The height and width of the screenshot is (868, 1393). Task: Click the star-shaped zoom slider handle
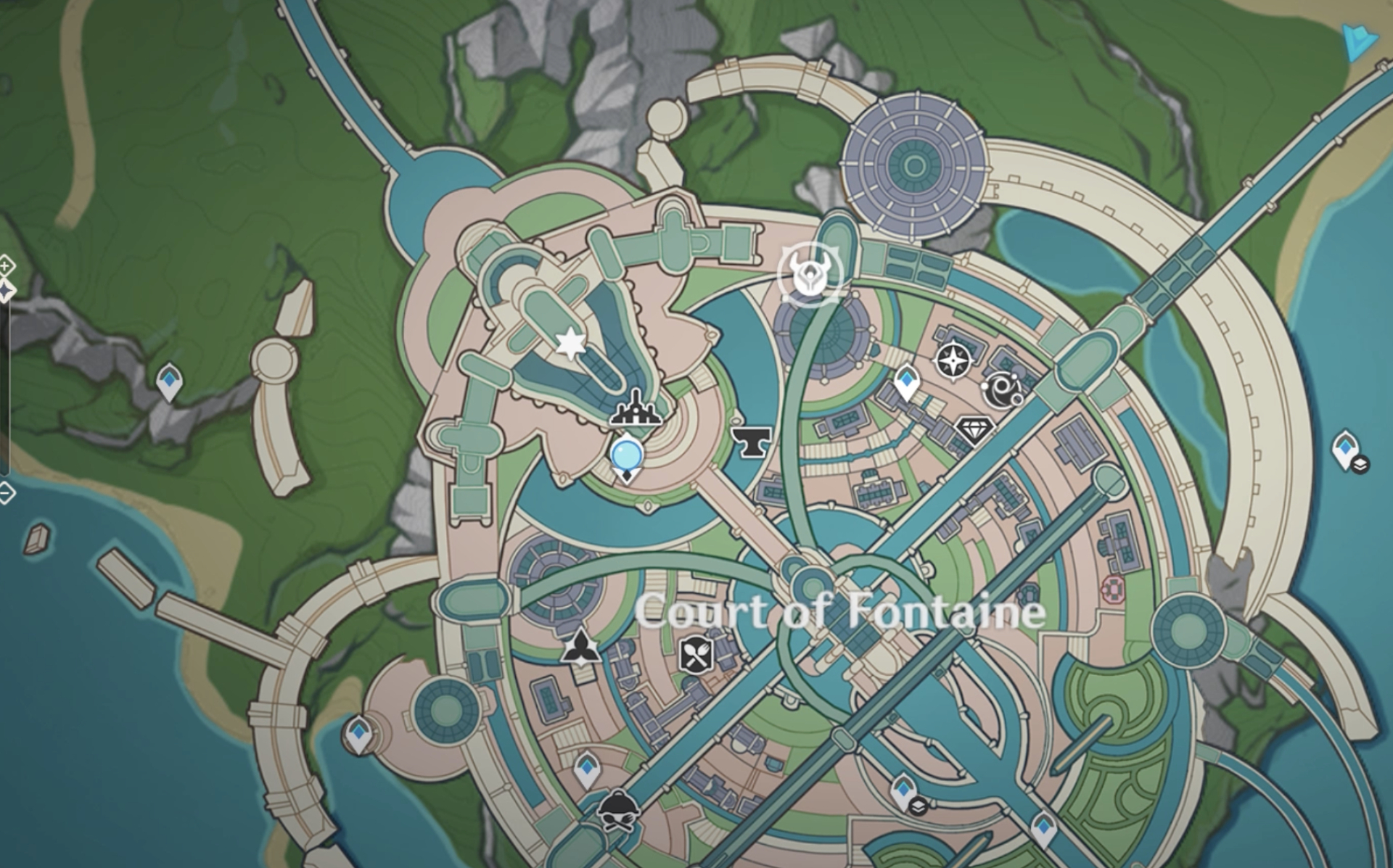coord(6,292)
